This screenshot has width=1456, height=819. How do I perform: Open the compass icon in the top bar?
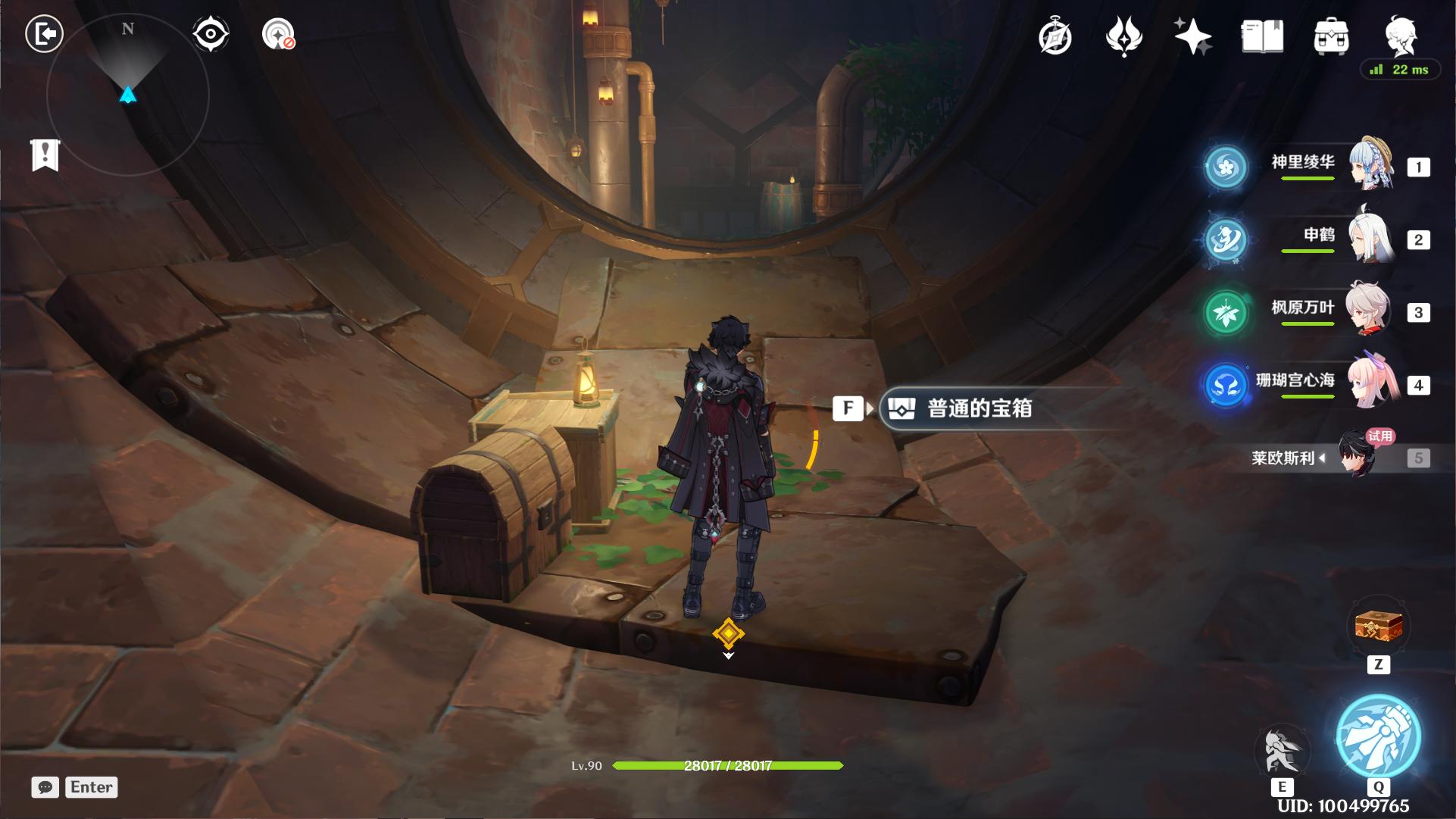[x=1055, y=36]
